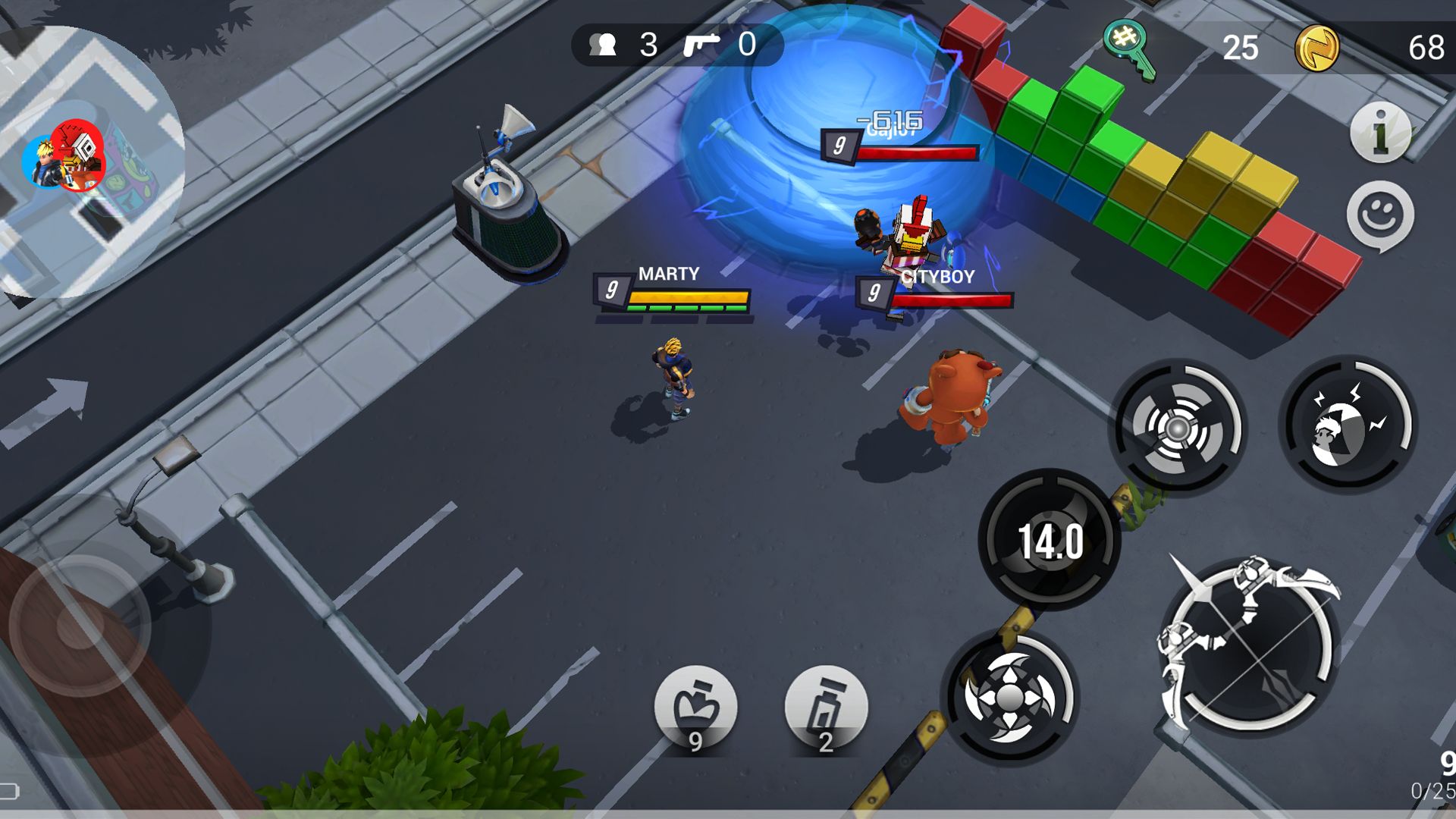1456x819 pixels.
Task: Activate the shuriken throw skill
Action: tap(1009, 696)
